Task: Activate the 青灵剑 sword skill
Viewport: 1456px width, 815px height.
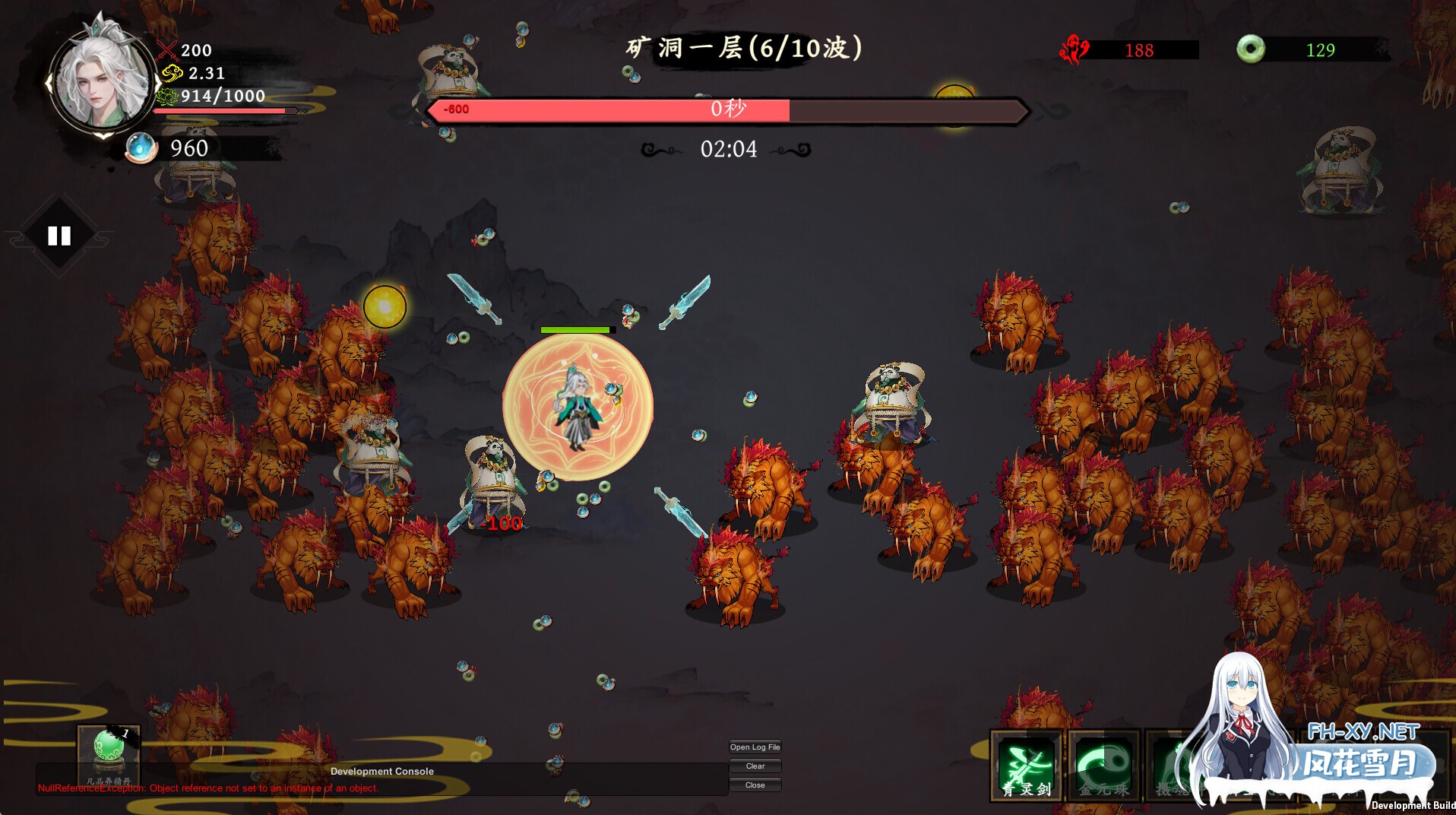Action: pos(1026,765)
